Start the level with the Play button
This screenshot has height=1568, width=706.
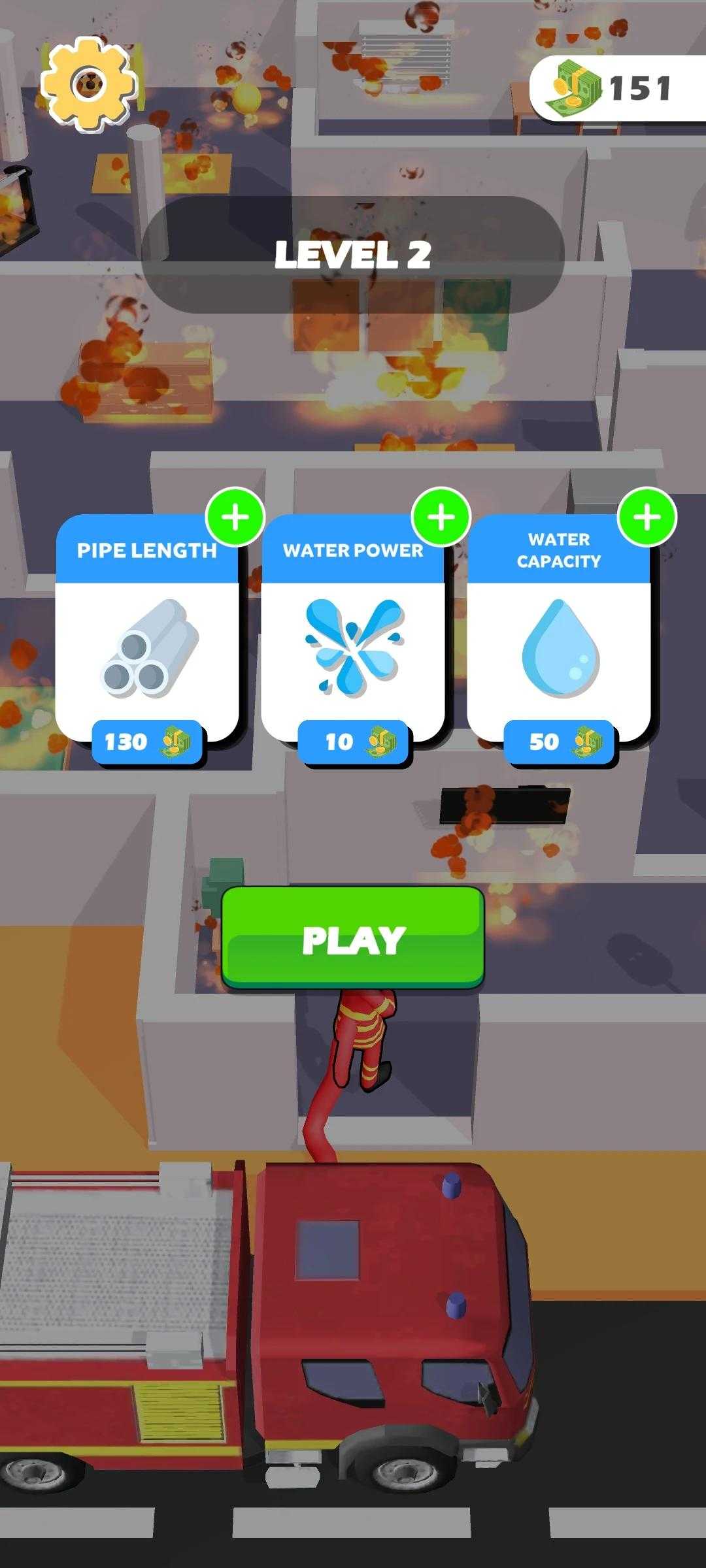(353, 938)
